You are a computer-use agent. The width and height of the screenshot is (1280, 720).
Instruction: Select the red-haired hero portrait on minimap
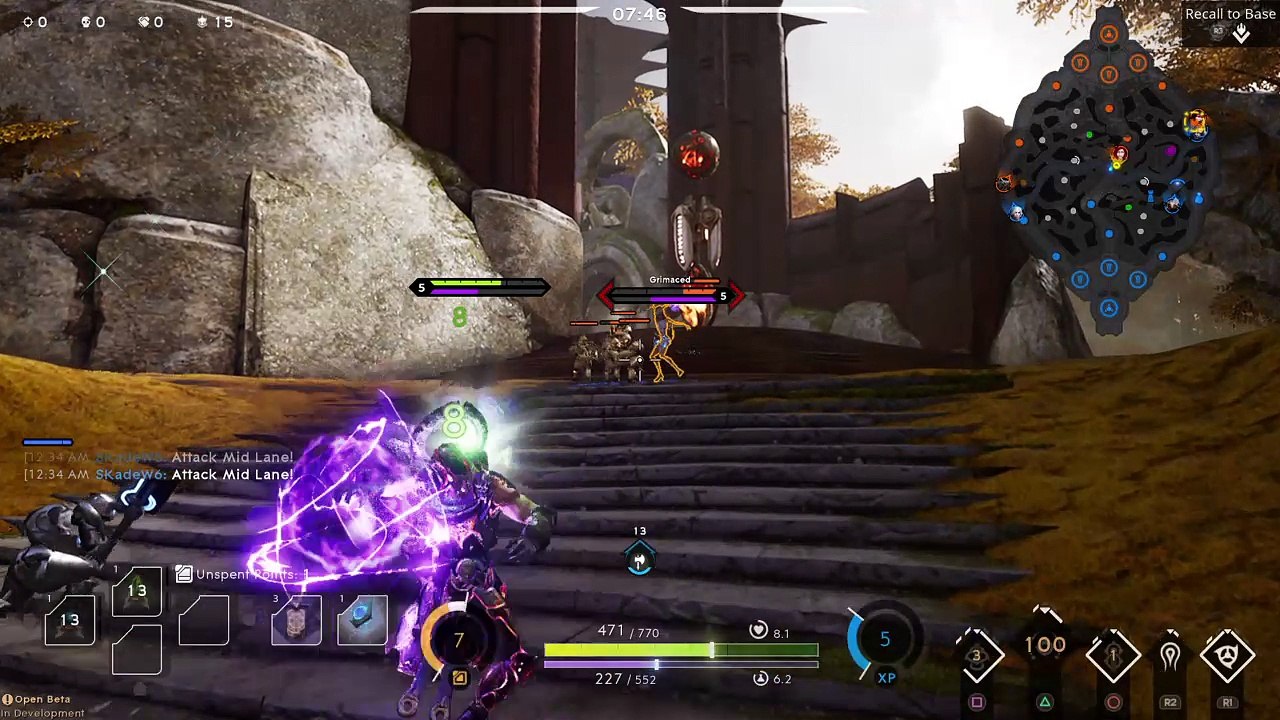point(1119,154)
